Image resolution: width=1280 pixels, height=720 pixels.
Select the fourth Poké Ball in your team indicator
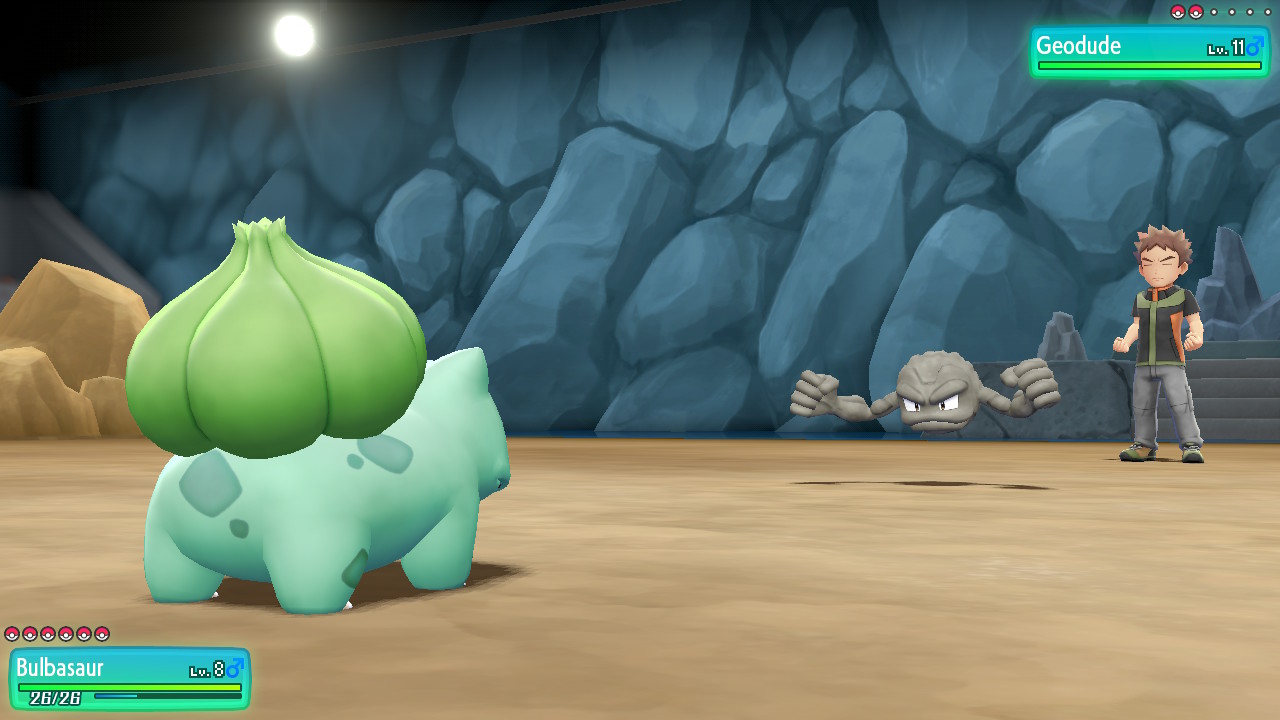coord(65,634)
